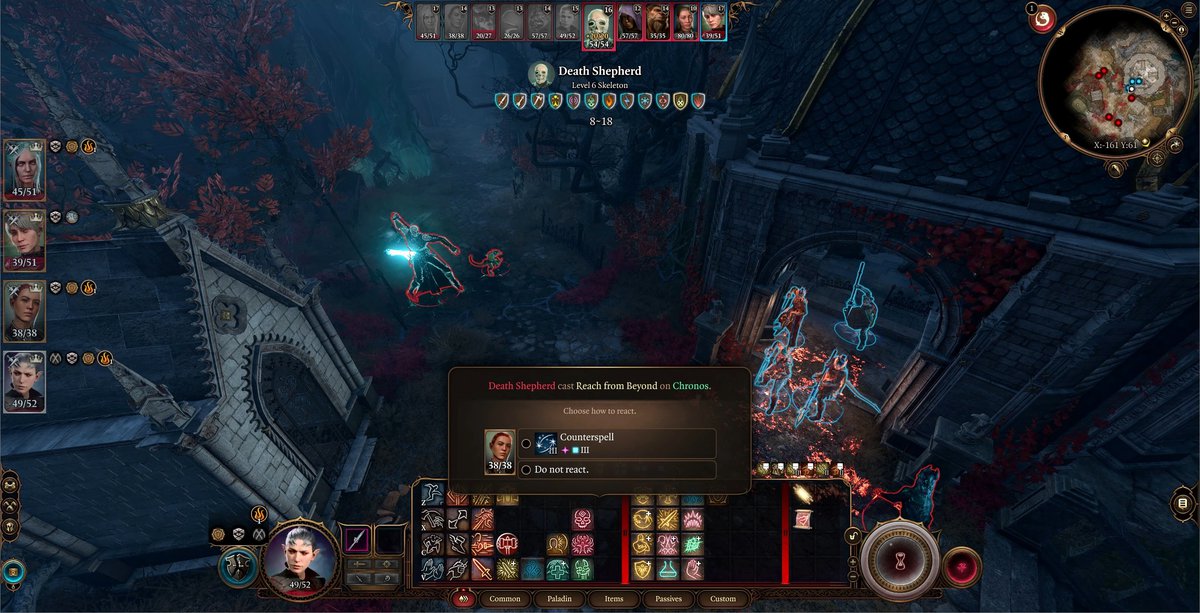
Task: Select the Death Shepherd skull portrait in turn order
Action: pyautogui.click(x=599, y=24)
